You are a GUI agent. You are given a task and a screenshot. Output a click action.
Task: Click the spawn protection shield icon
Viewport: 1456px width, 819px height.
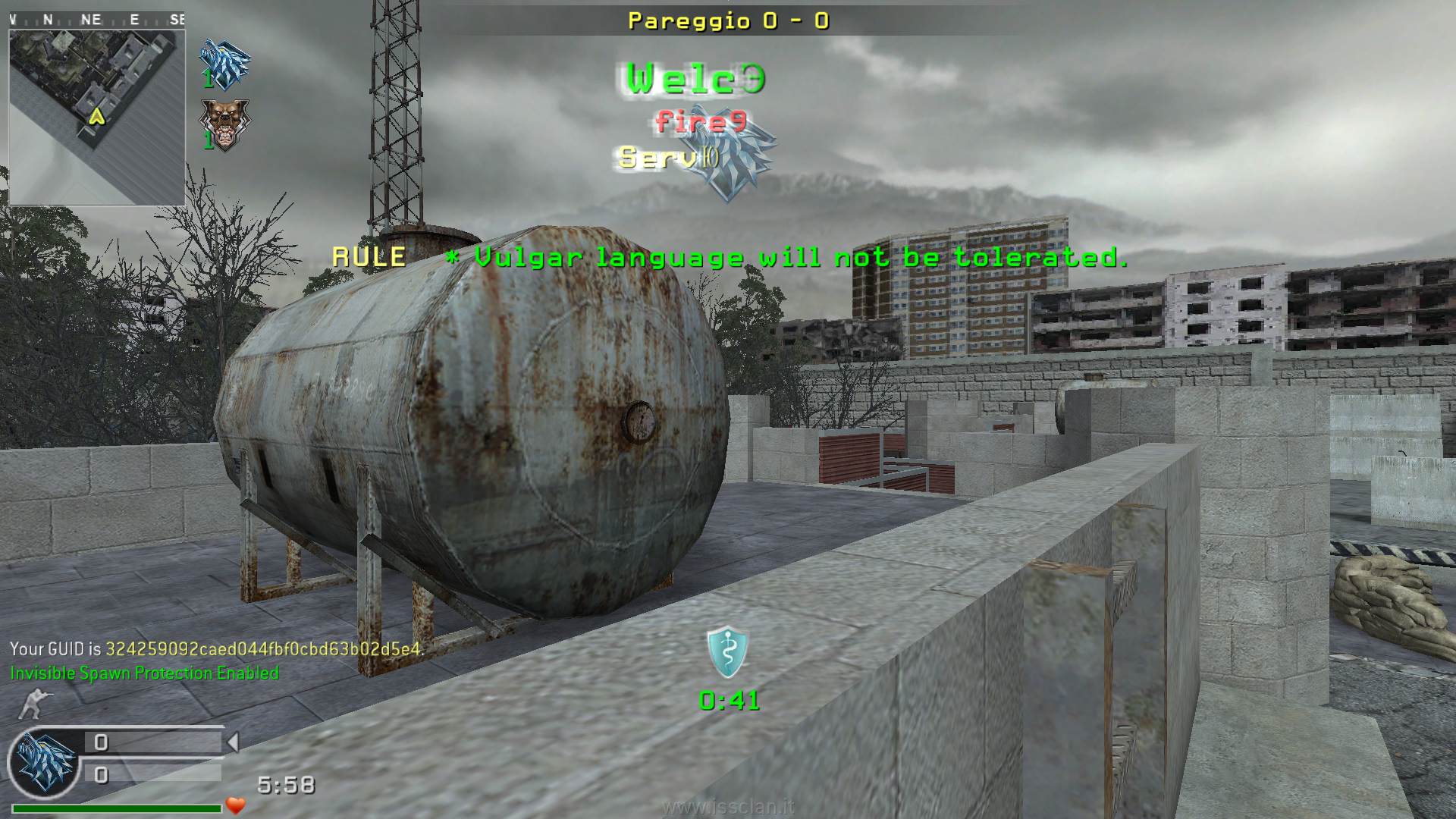click(x=727, y=652)
